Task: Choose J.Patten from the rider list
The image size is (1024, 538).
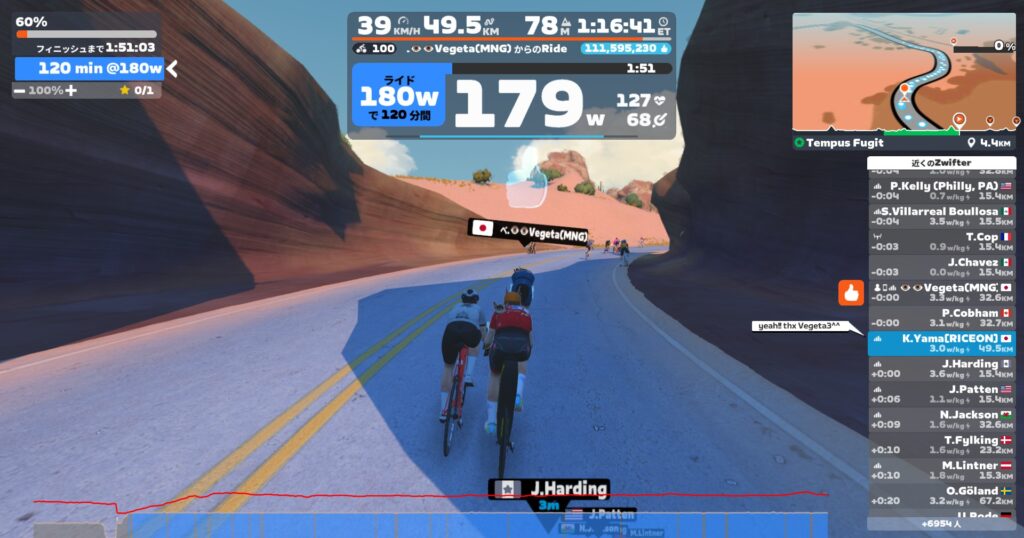Action: [x=941, y=394]
